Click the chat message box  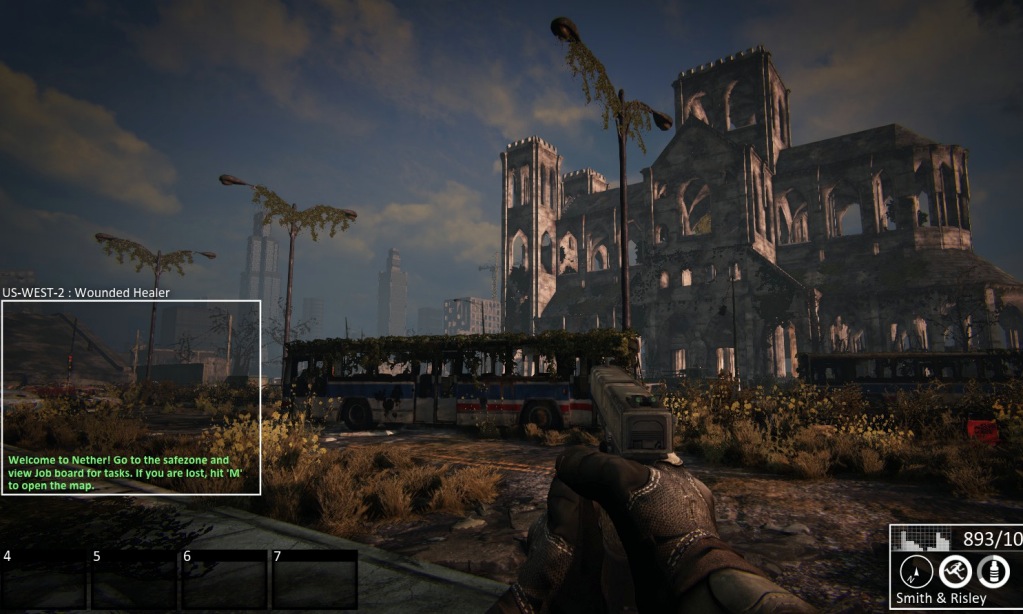click(x=131, y=397)
